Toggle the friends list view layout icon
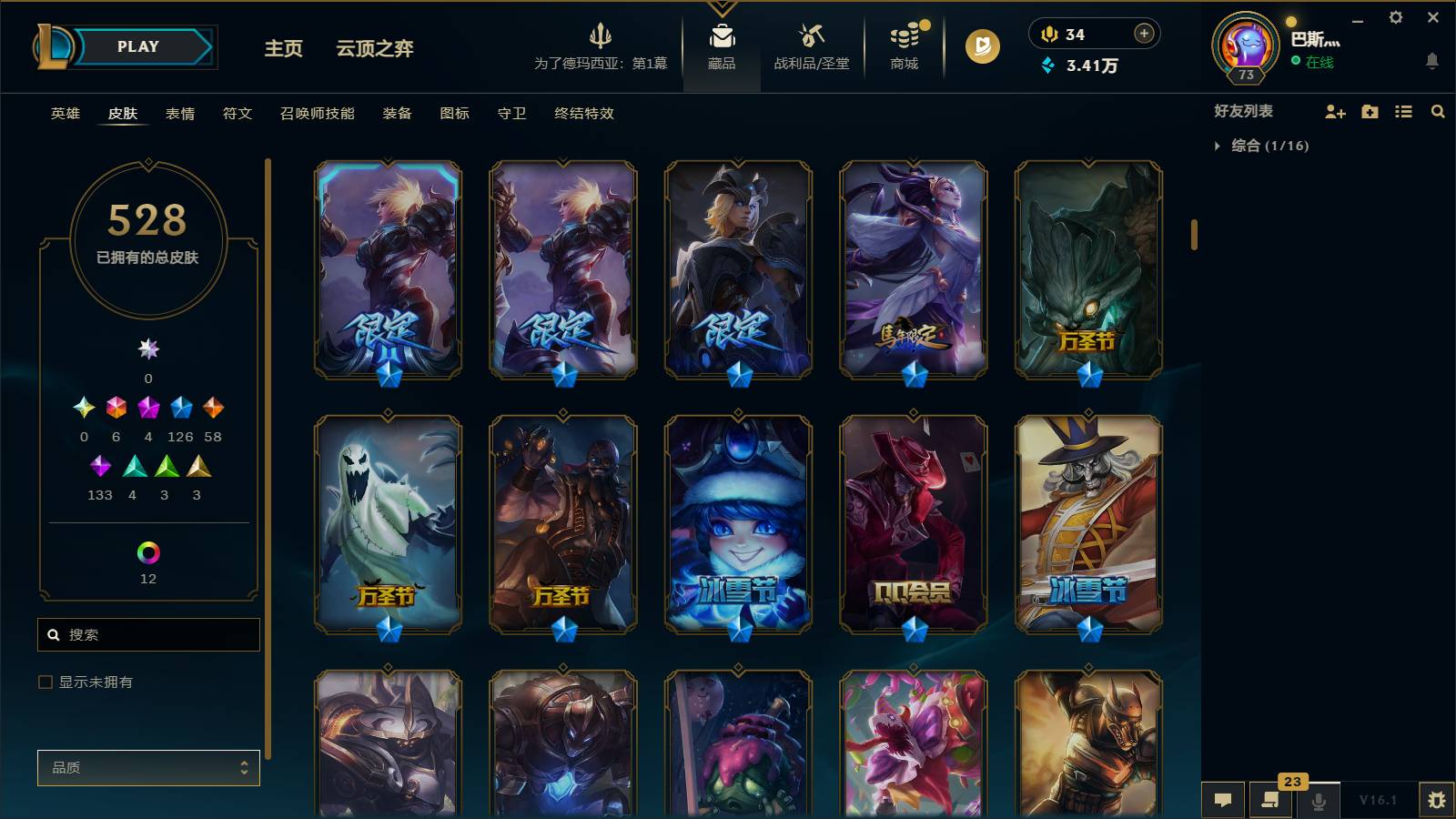Screen dimensions: 1456x819 (1403, 112)
